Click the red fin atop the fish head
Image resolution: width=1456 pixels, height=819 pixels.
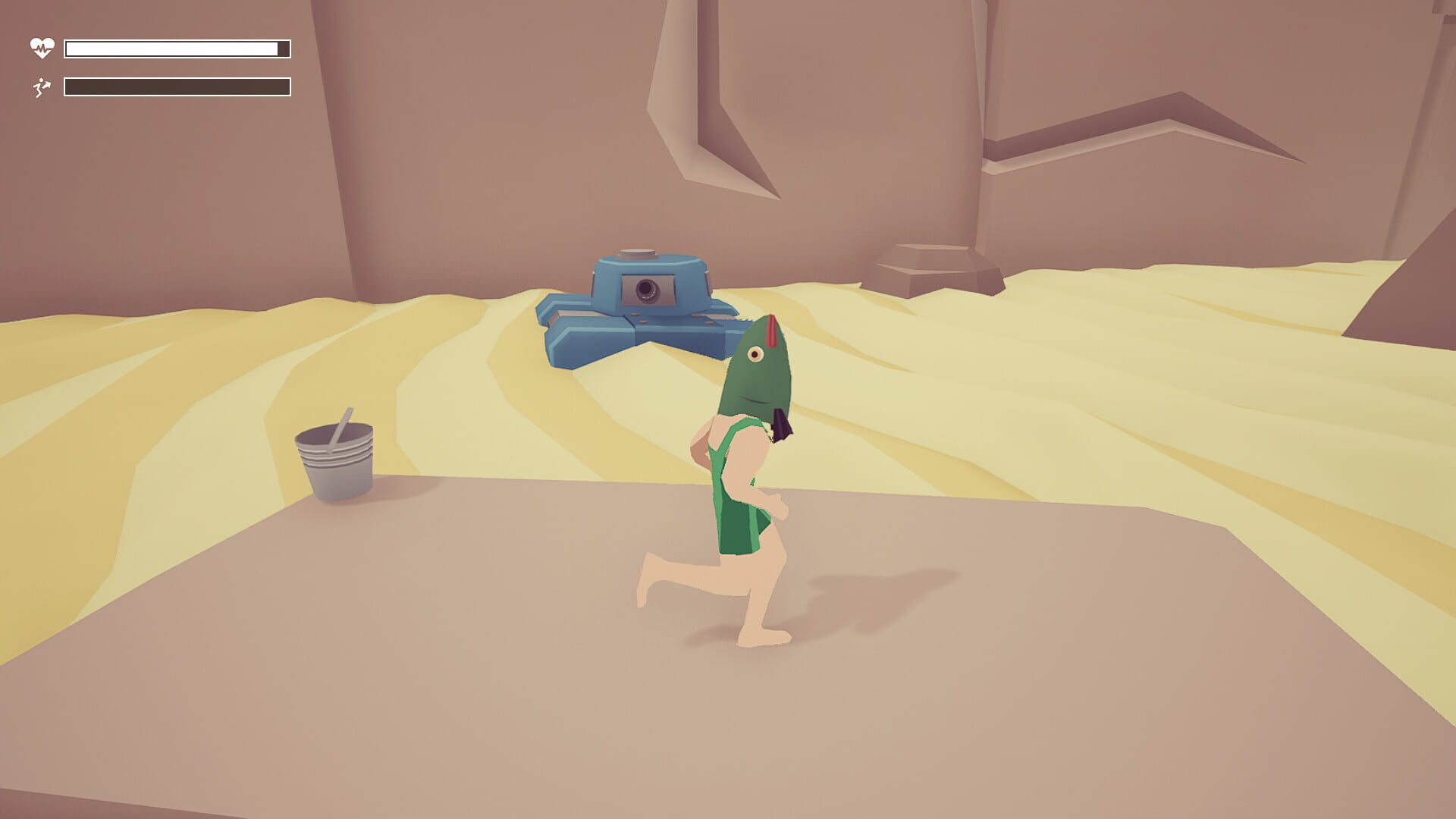point(770,330)
